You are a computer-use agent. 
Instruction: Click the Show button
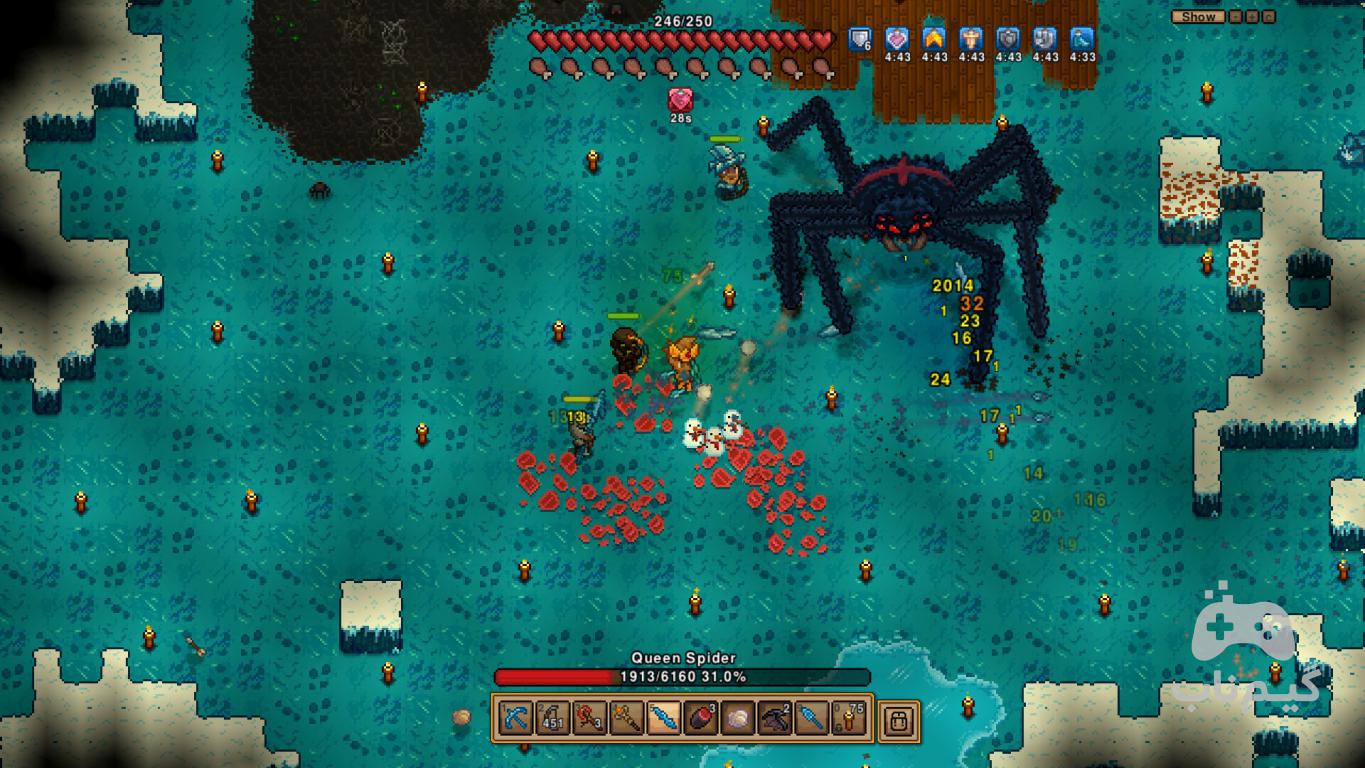point(1198,17)
